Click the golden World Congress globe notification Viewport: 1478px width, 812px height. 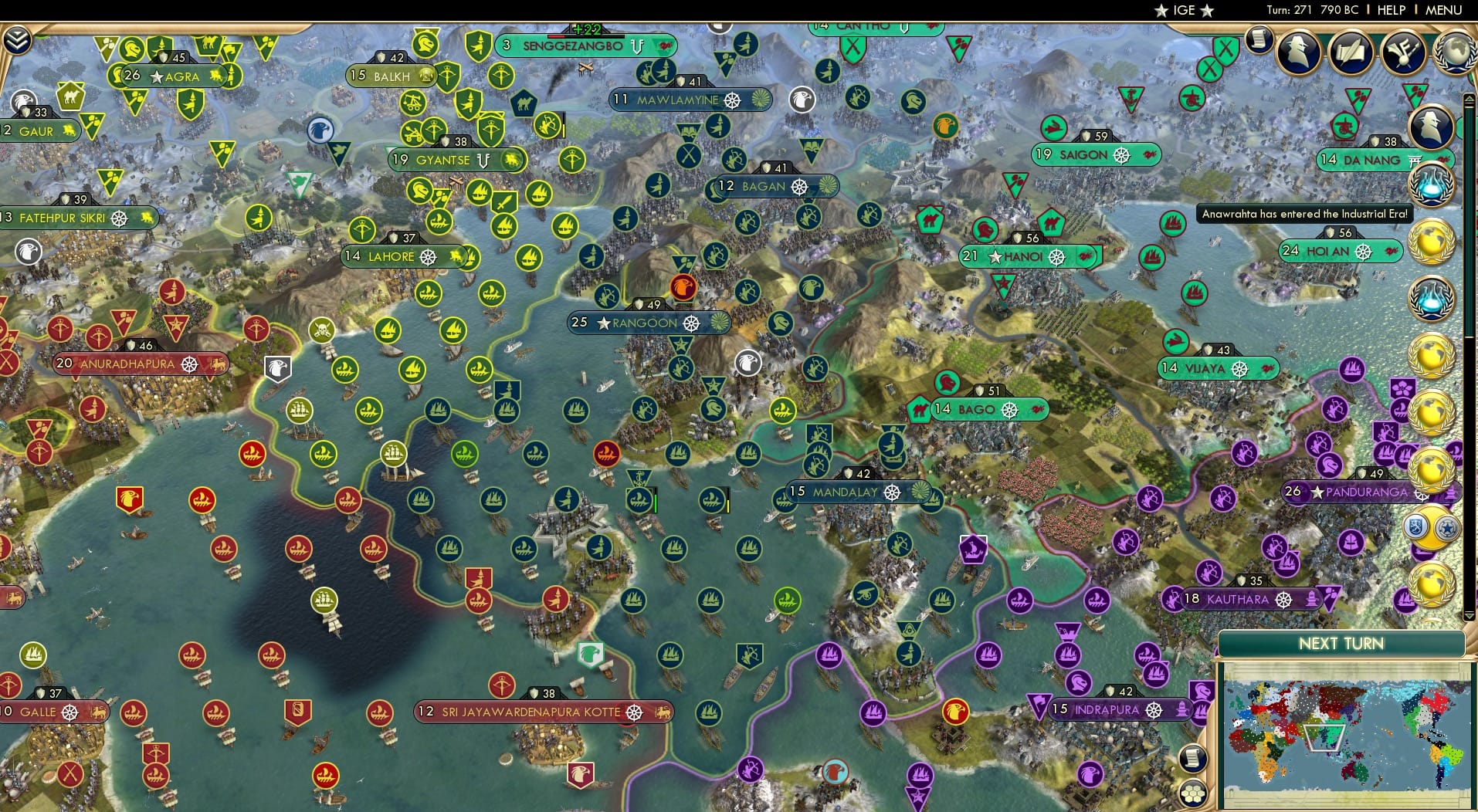point(1433,242)
